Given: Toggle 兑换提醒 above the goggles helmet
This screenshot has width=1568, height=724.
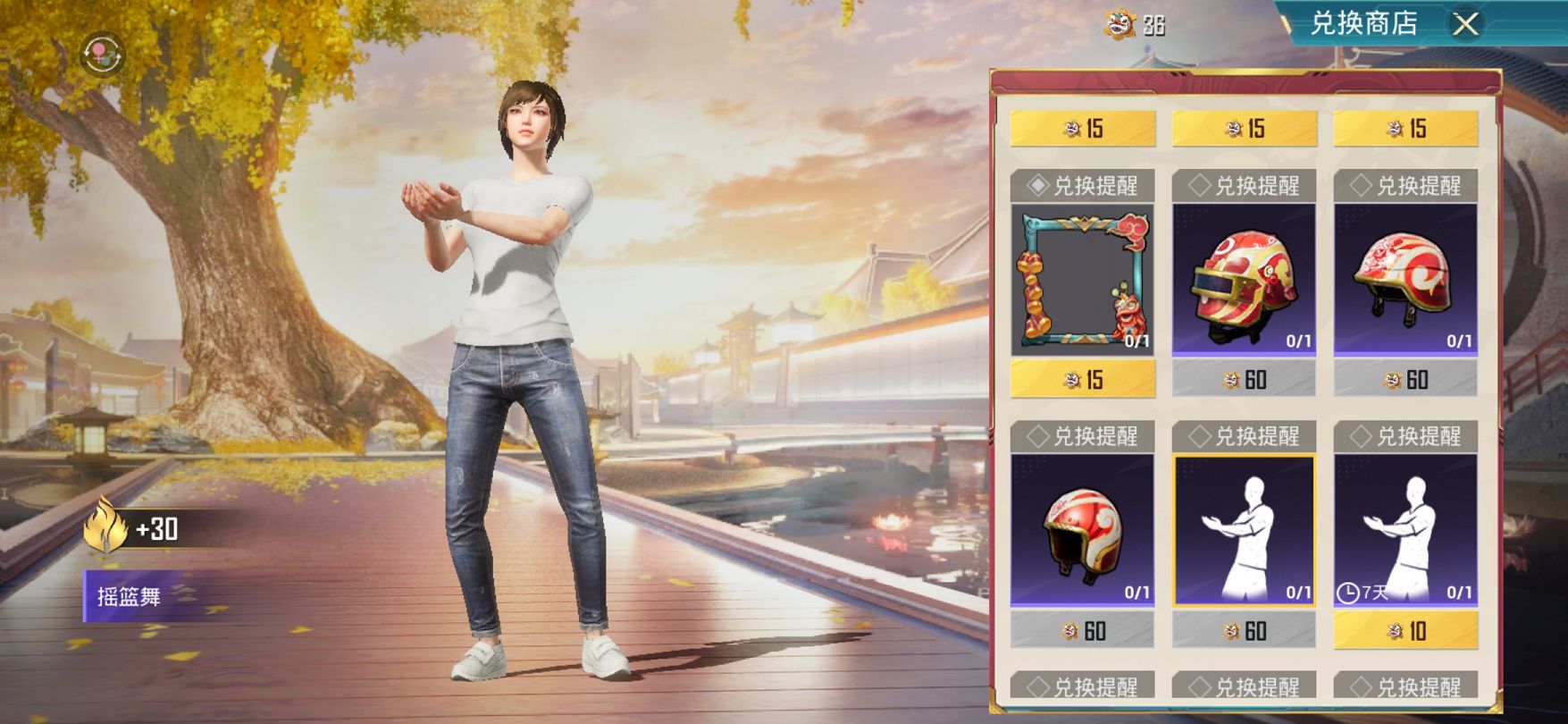Looking at the screenshot, I should pyautogui.click(x=1244, y=186).
